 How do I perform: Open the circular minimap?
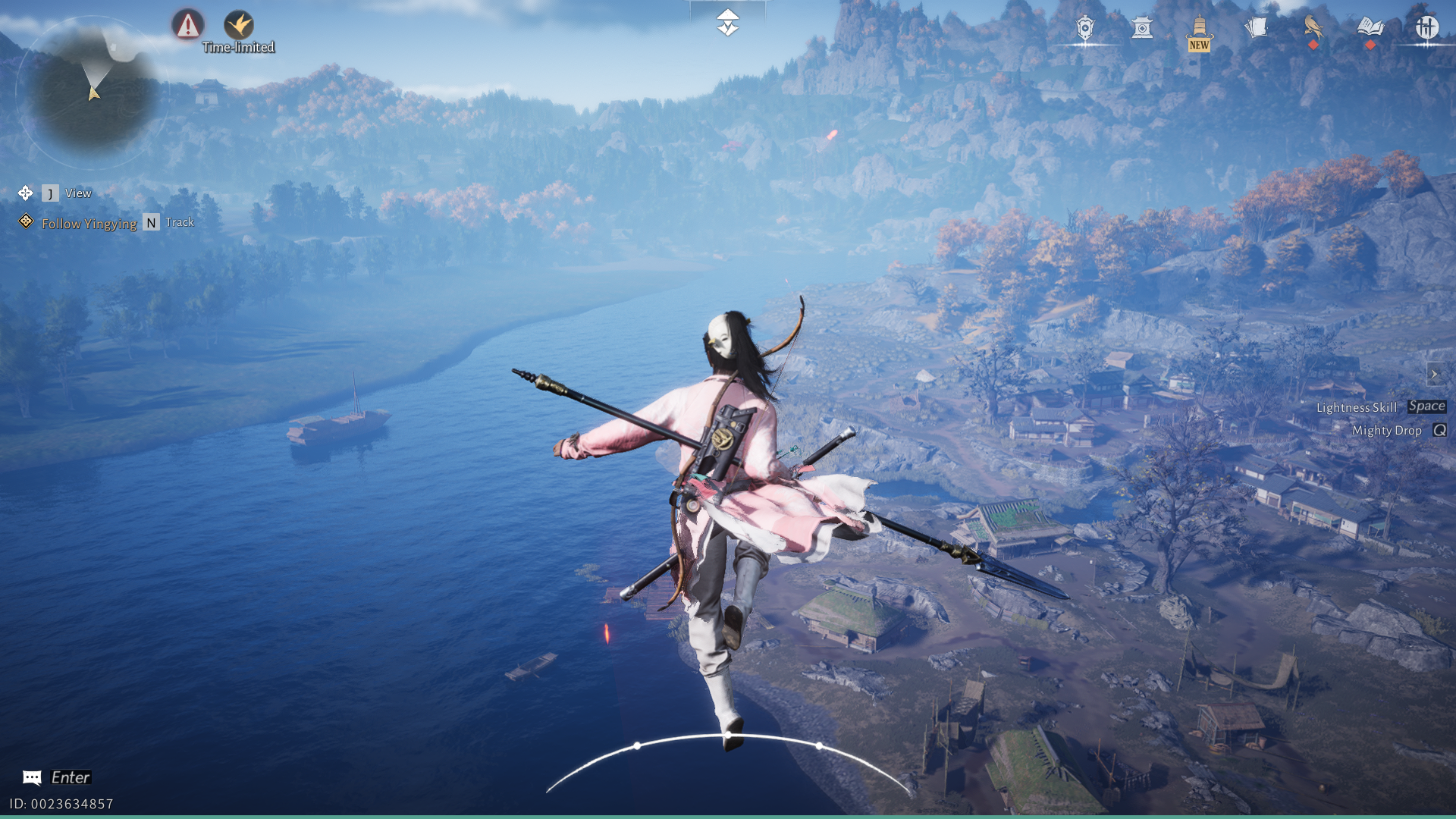[93, 92]
